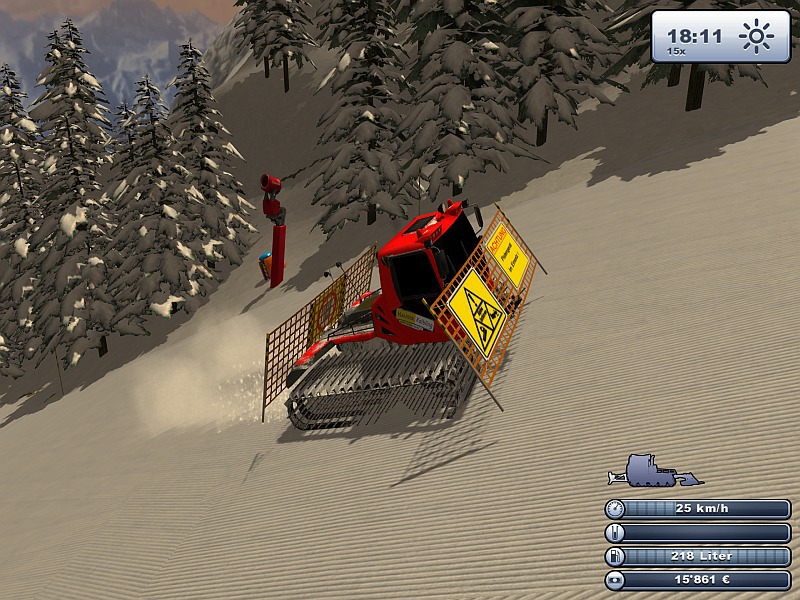The image size is (800, 600).
Task: Click the fuel pump icon
Action: 615,556
